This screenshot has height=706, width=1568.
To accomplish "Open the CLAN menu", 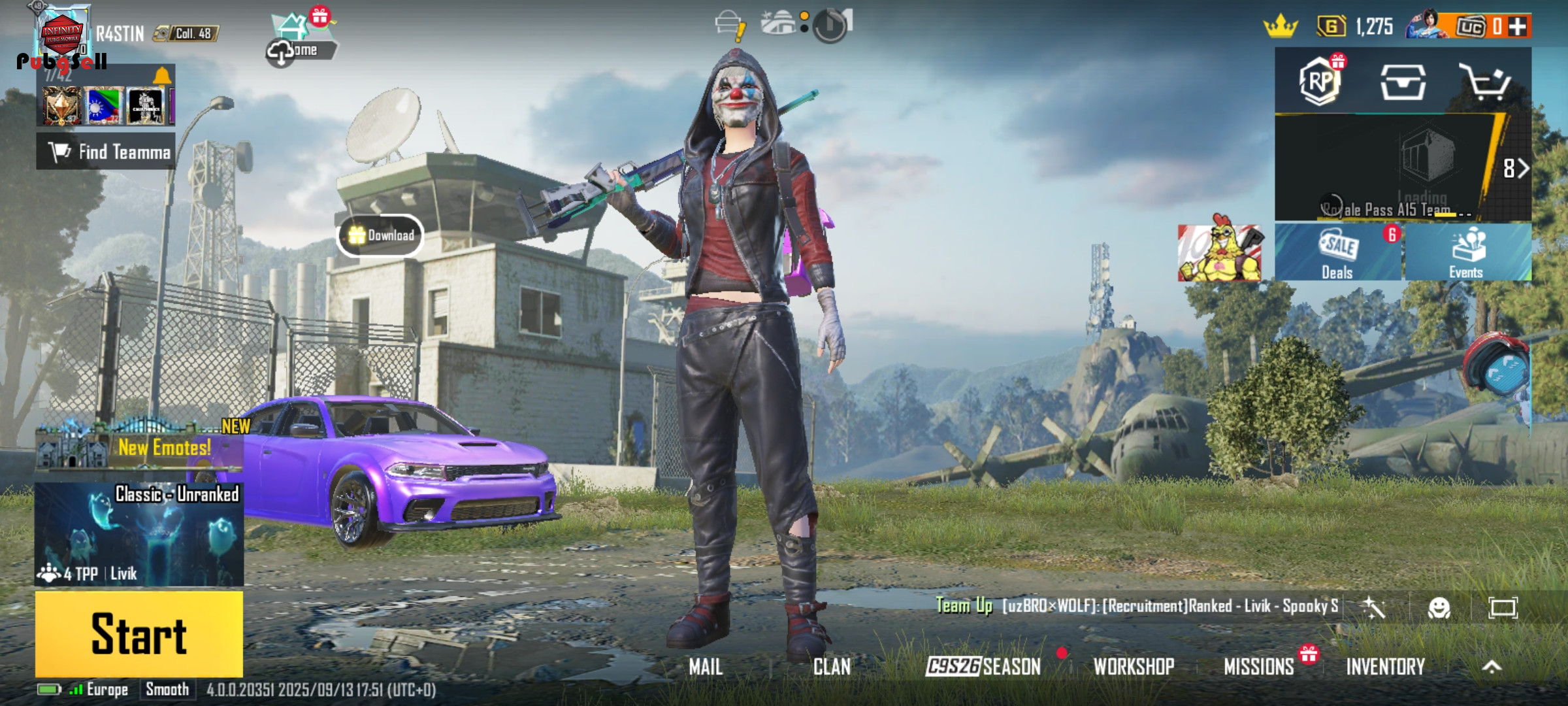I will click(832, 667).
